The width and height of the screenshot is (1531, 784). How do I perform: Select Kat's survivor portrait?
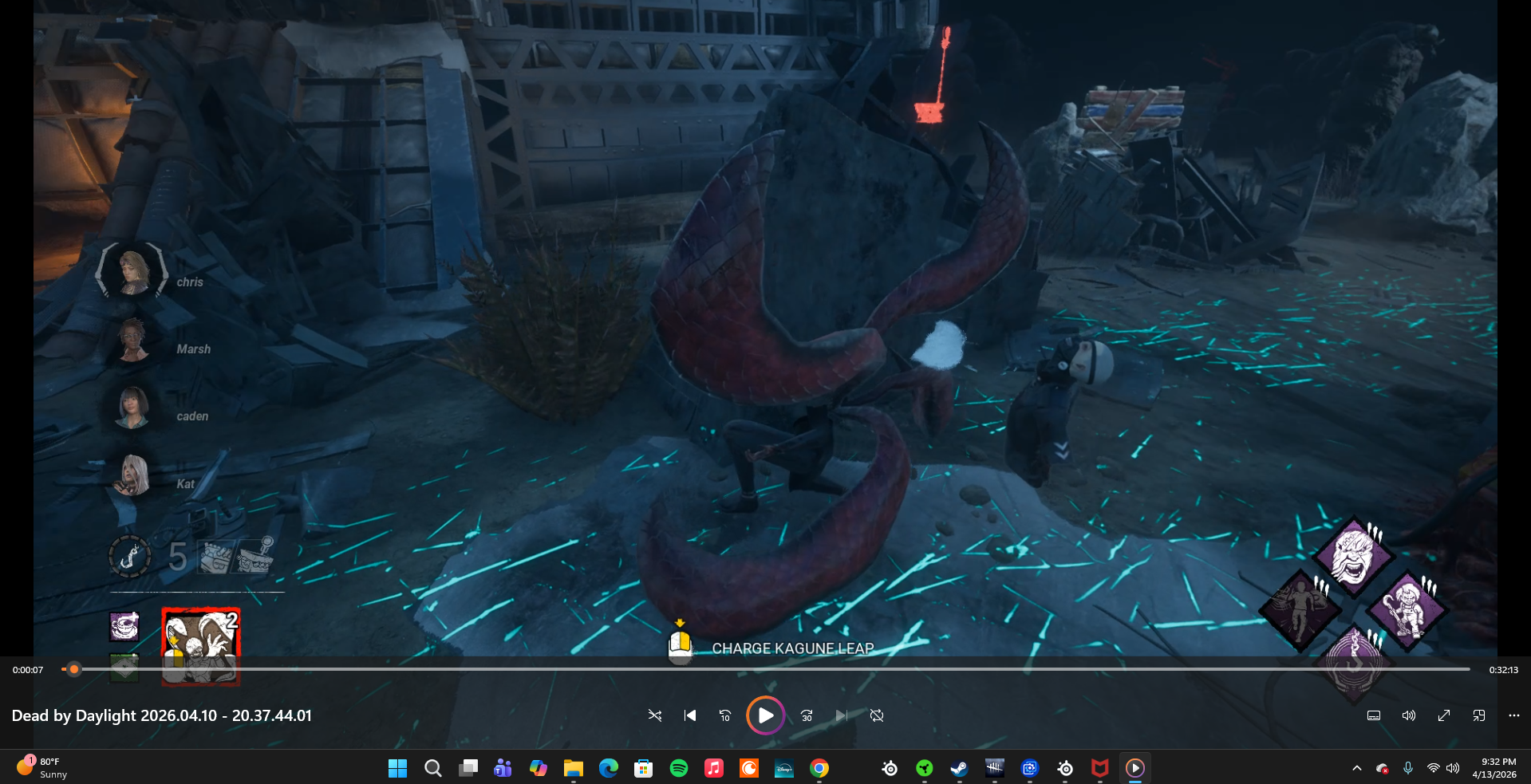134,475
